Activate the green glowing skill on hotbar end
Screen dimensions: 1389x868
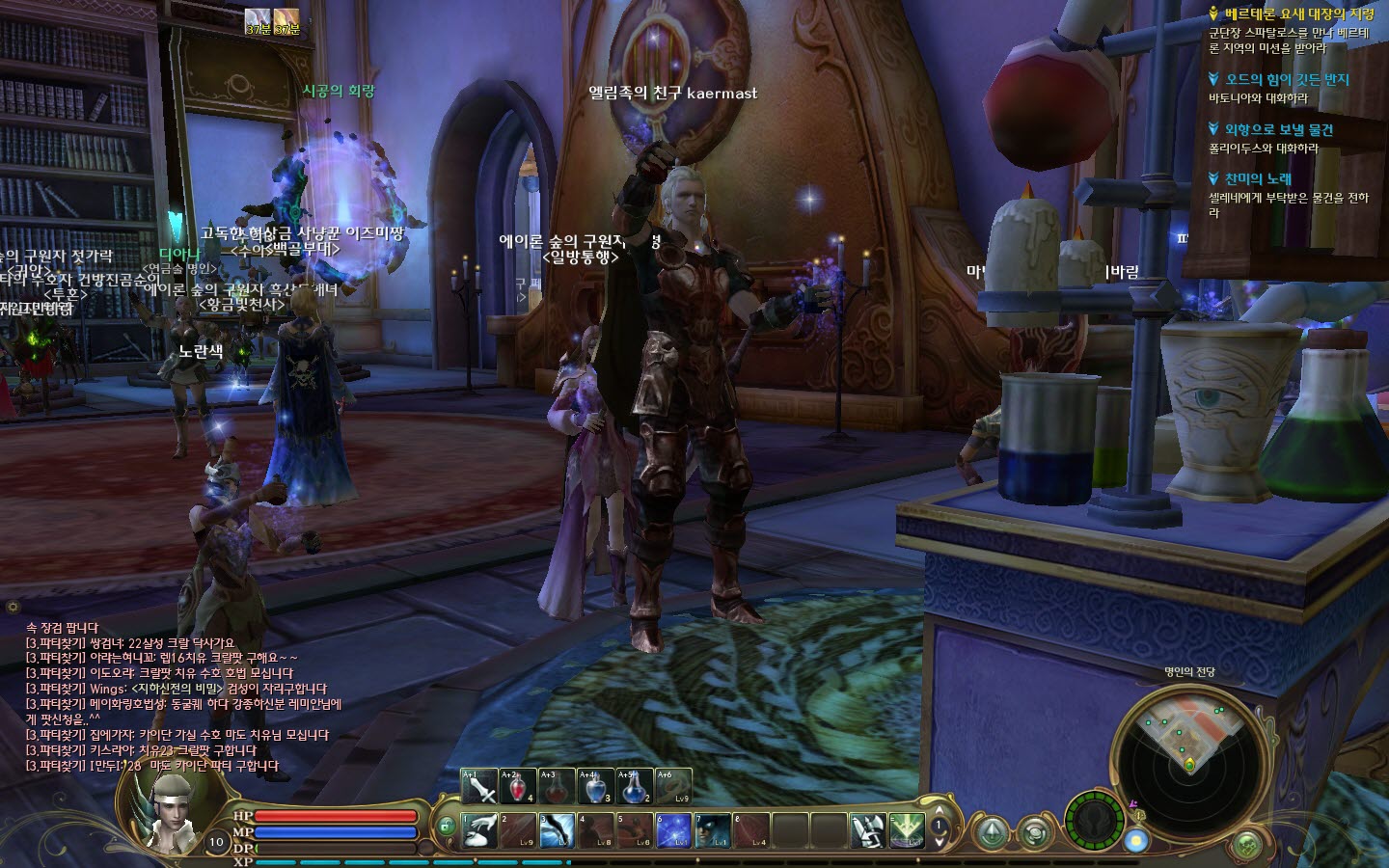(x=907, y=830)
